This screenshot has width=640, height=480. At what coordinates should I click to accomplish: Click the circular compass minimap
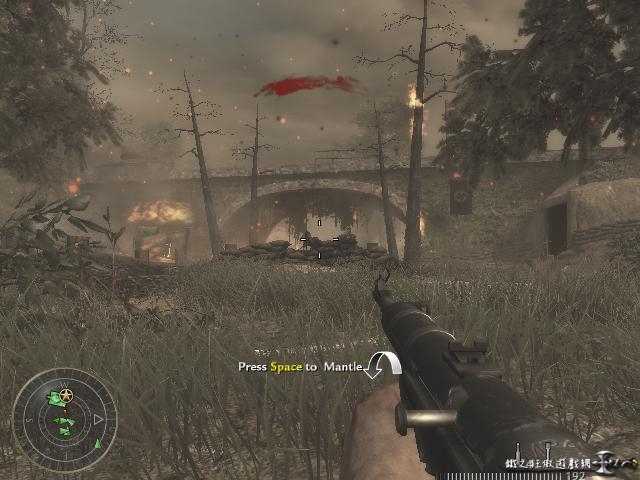(64, 420)
